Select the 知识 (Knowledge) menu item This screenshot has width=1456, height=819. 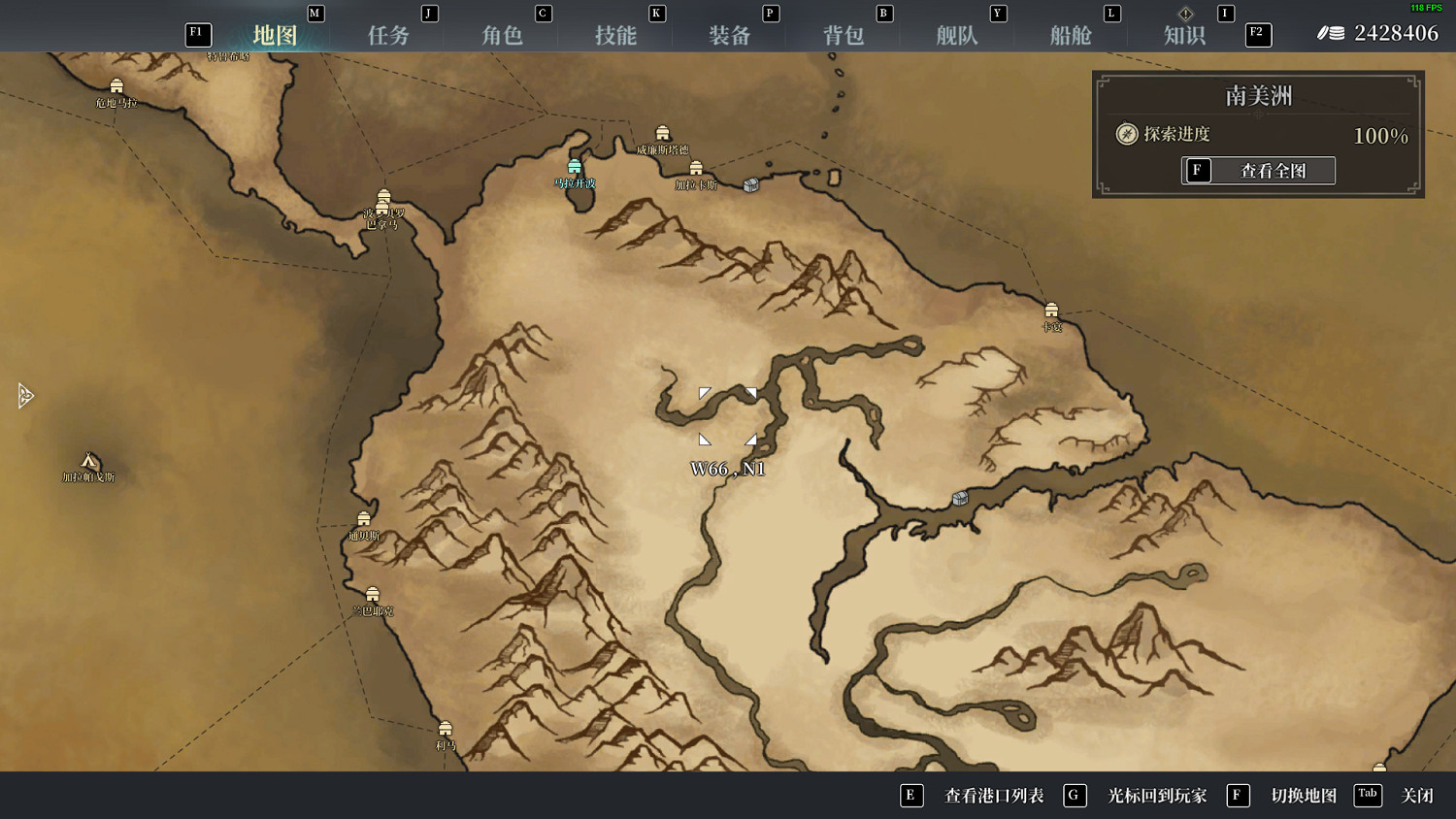tap(1185, 34)
